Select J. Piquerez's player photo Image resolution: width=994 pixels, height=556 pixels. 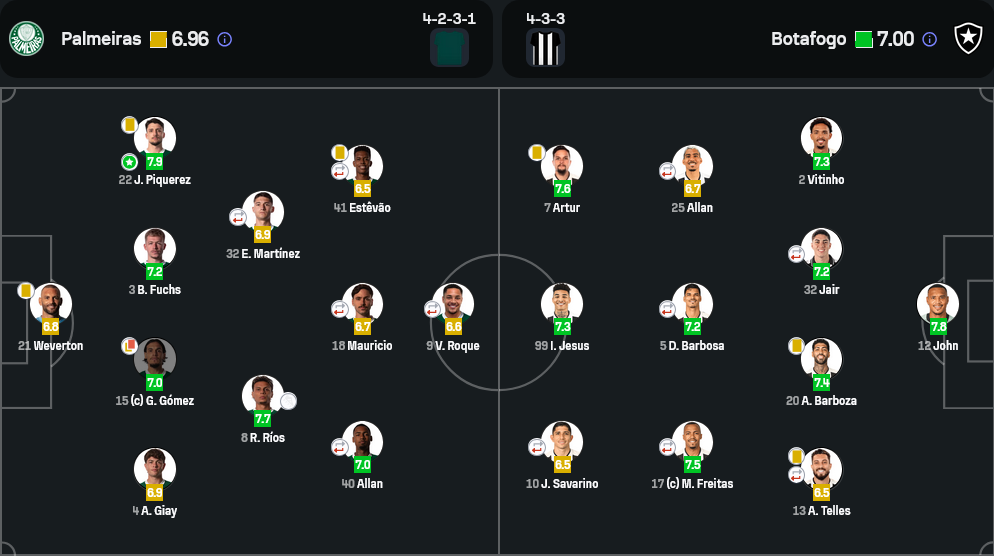155,138
